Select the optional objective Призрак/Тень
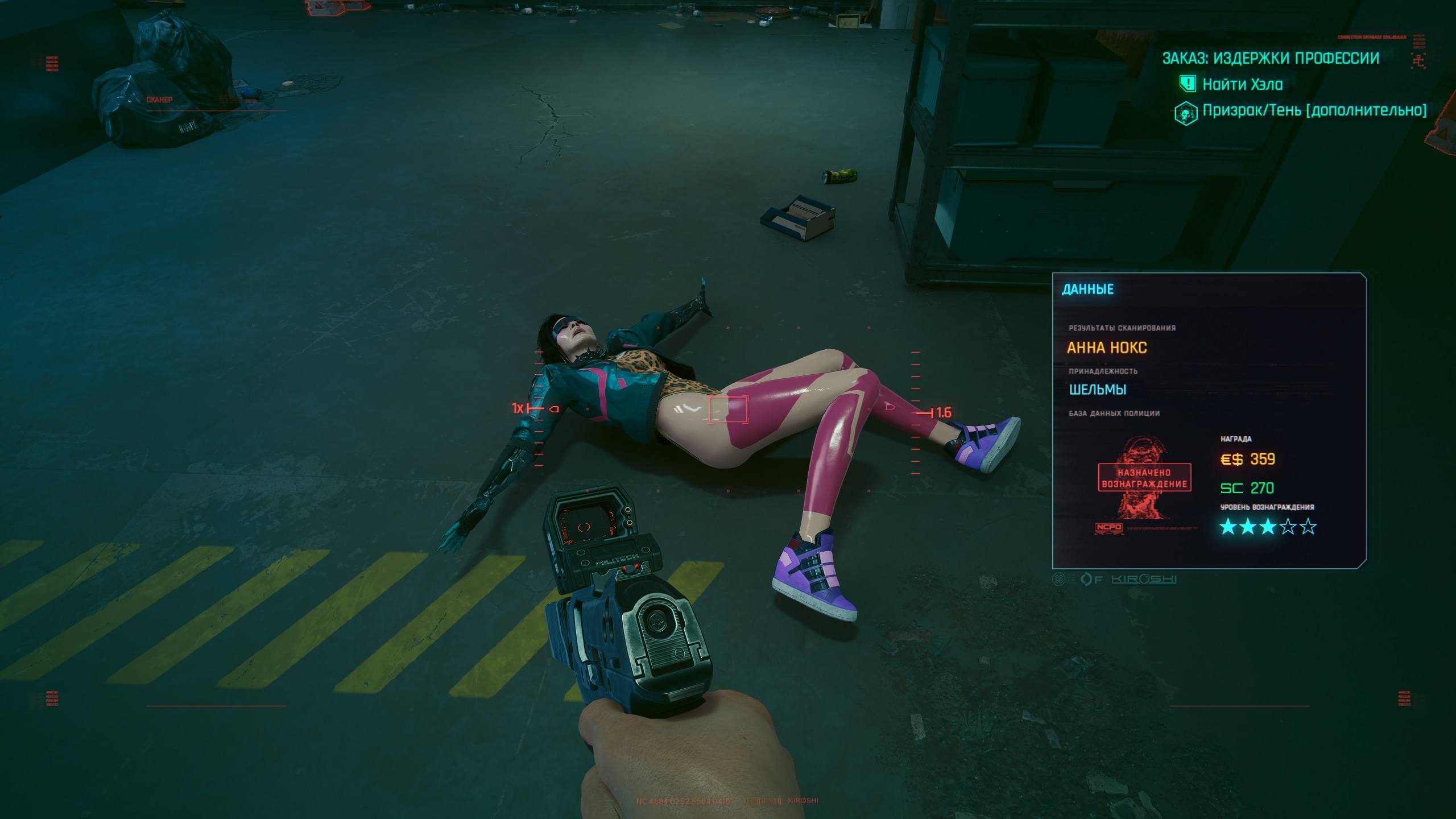 click(x=1314, y=110)
